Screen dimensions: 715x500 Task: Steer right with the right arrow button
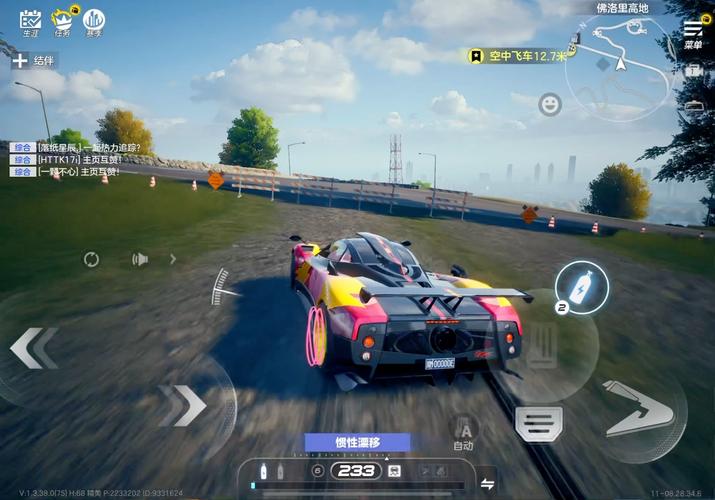coord(182,405)
